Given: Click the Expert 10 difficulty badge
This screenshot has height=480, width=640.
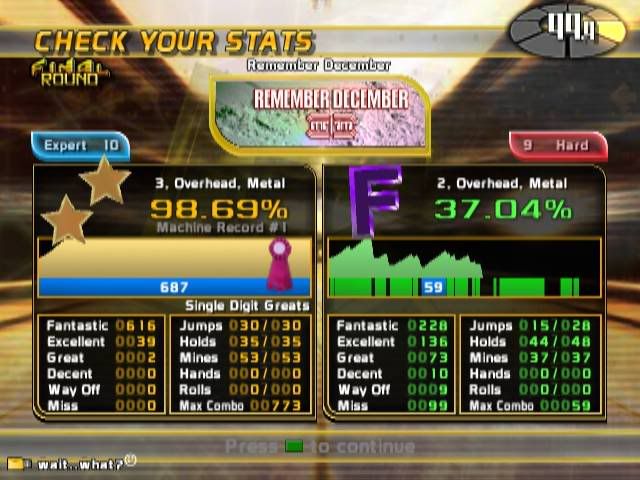Looking at the screenshot, I should tap(81, 146).
